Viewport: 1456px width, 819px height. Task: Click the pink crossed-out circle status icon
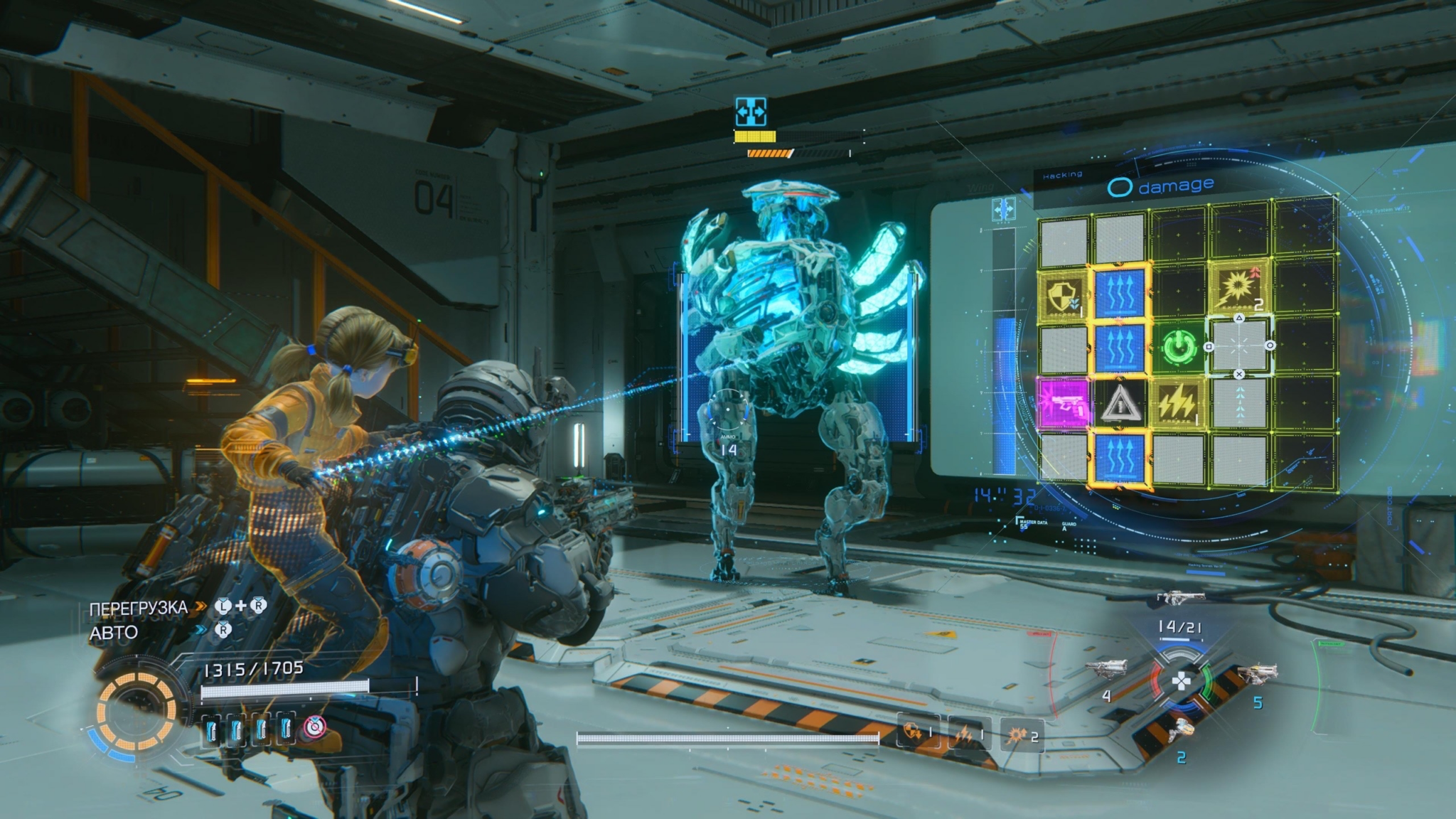click(314, 726)
